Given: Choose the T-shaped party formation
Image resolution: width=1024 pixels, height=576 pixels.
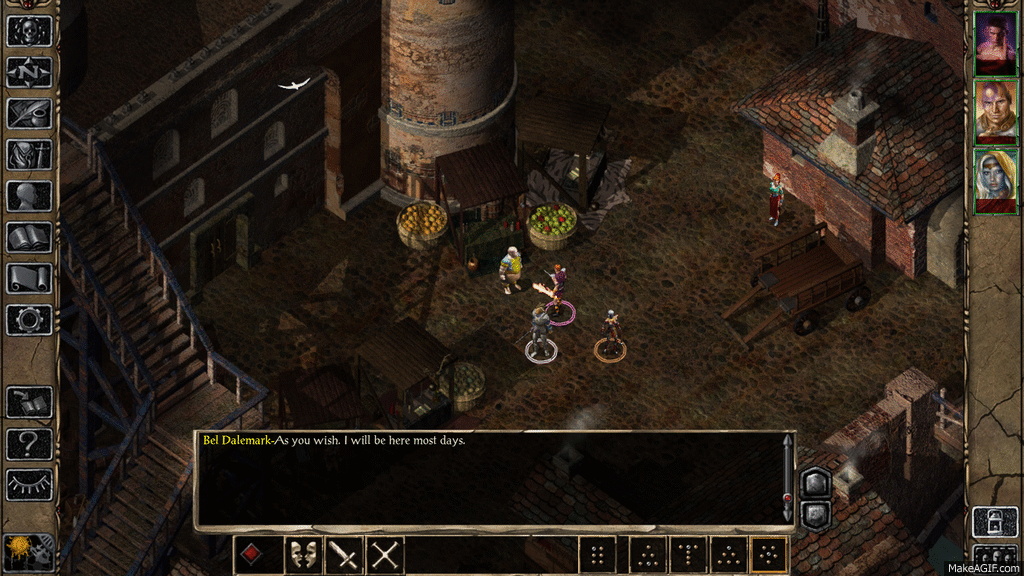Looking at the screenshot, I should [x=688, y=555].
